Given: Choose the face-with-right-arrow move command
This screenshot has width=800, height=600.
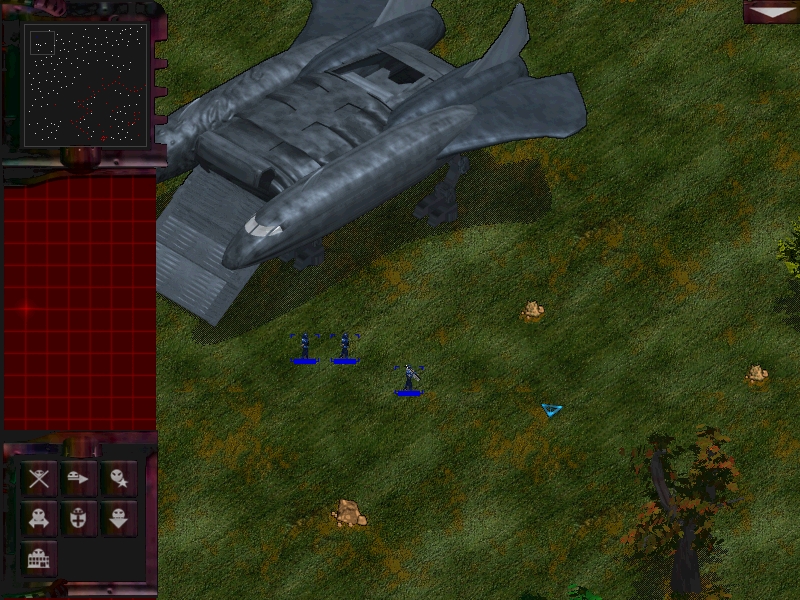Looking at the screenshot, I should point(79,478).
